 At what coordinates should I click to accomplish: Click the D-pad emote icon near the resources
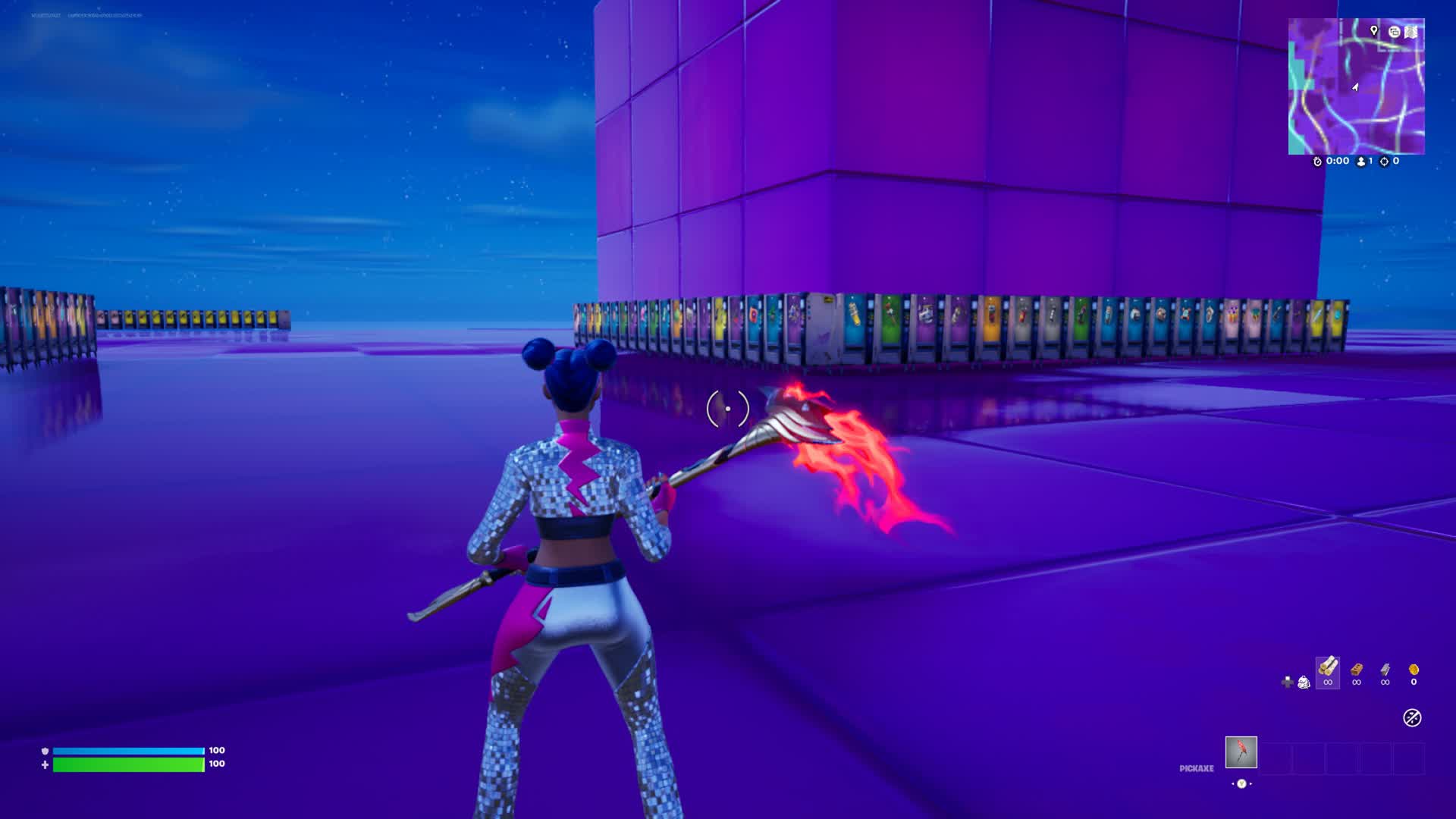(1288, 682)
